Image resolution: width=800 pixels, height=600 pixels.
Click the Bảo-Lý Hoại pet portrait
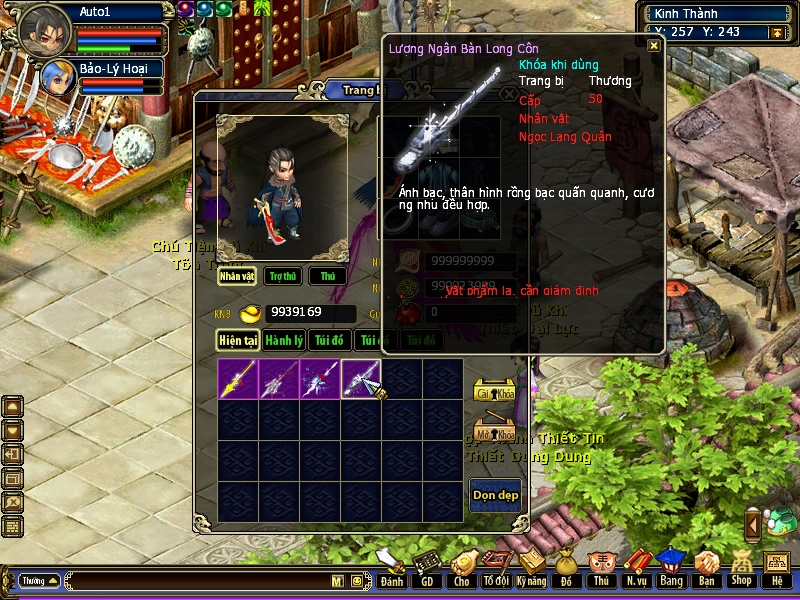click(58, 79)
